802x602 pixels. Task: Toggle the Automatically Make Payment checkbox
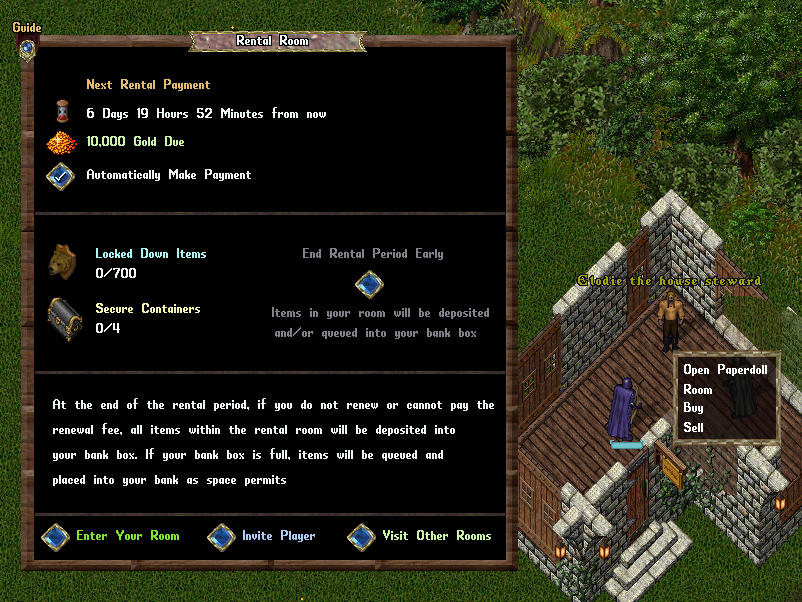60,175
